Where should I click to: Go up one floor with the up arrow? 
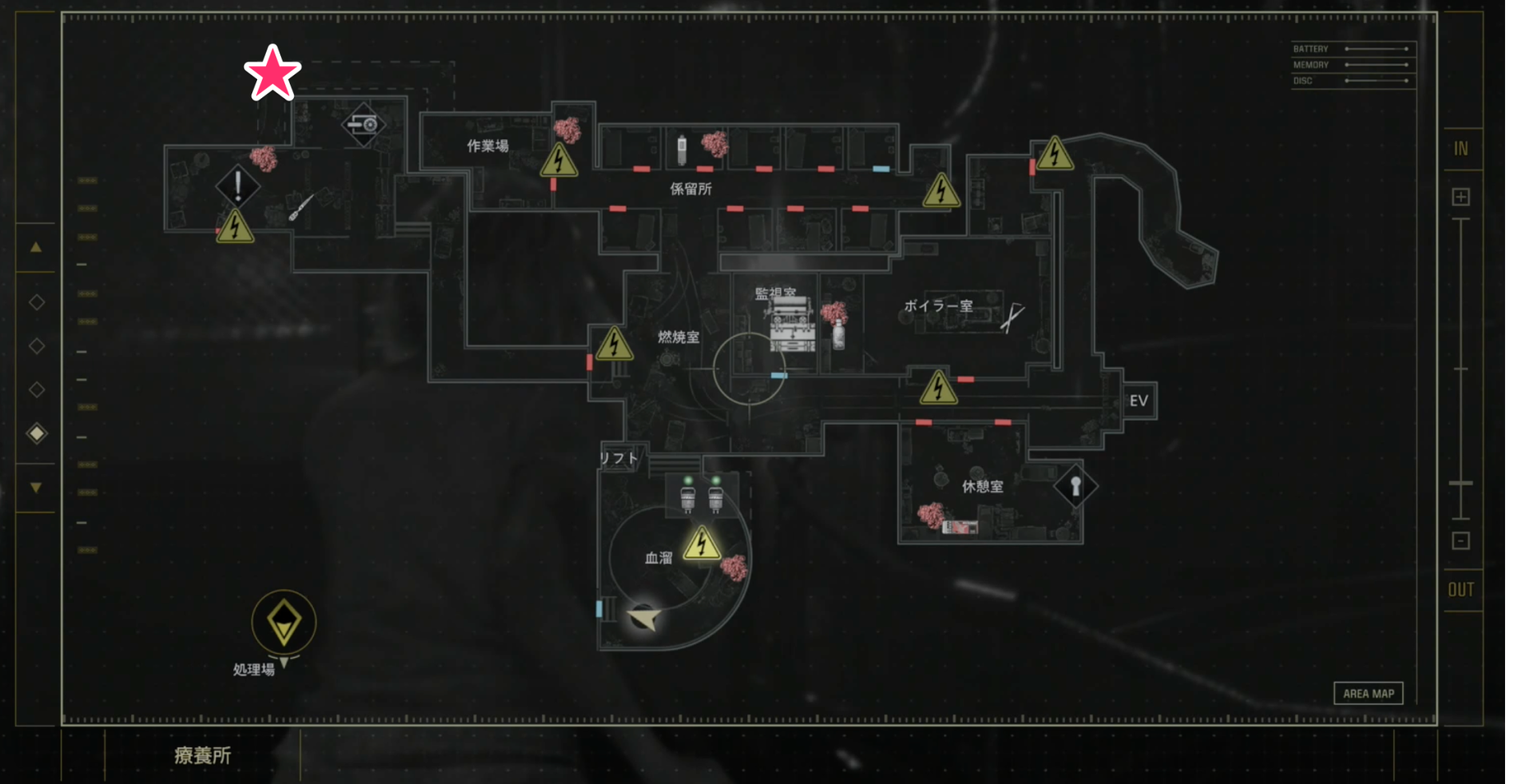point(36,247)
